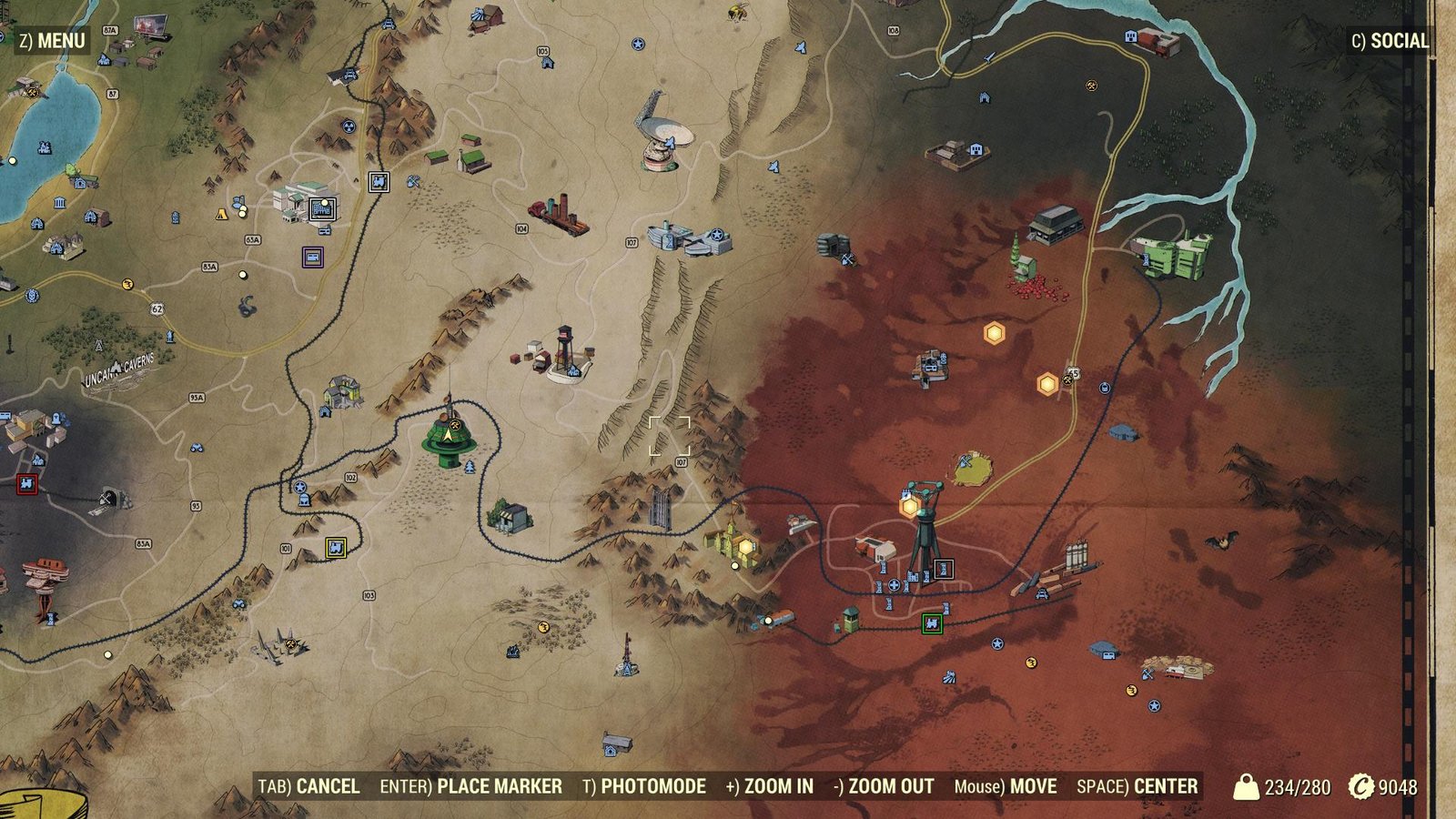The width and height of the screenshot is (1456, 819).
Task: Select the red truck depot location
Action: (x=559, y=215)
